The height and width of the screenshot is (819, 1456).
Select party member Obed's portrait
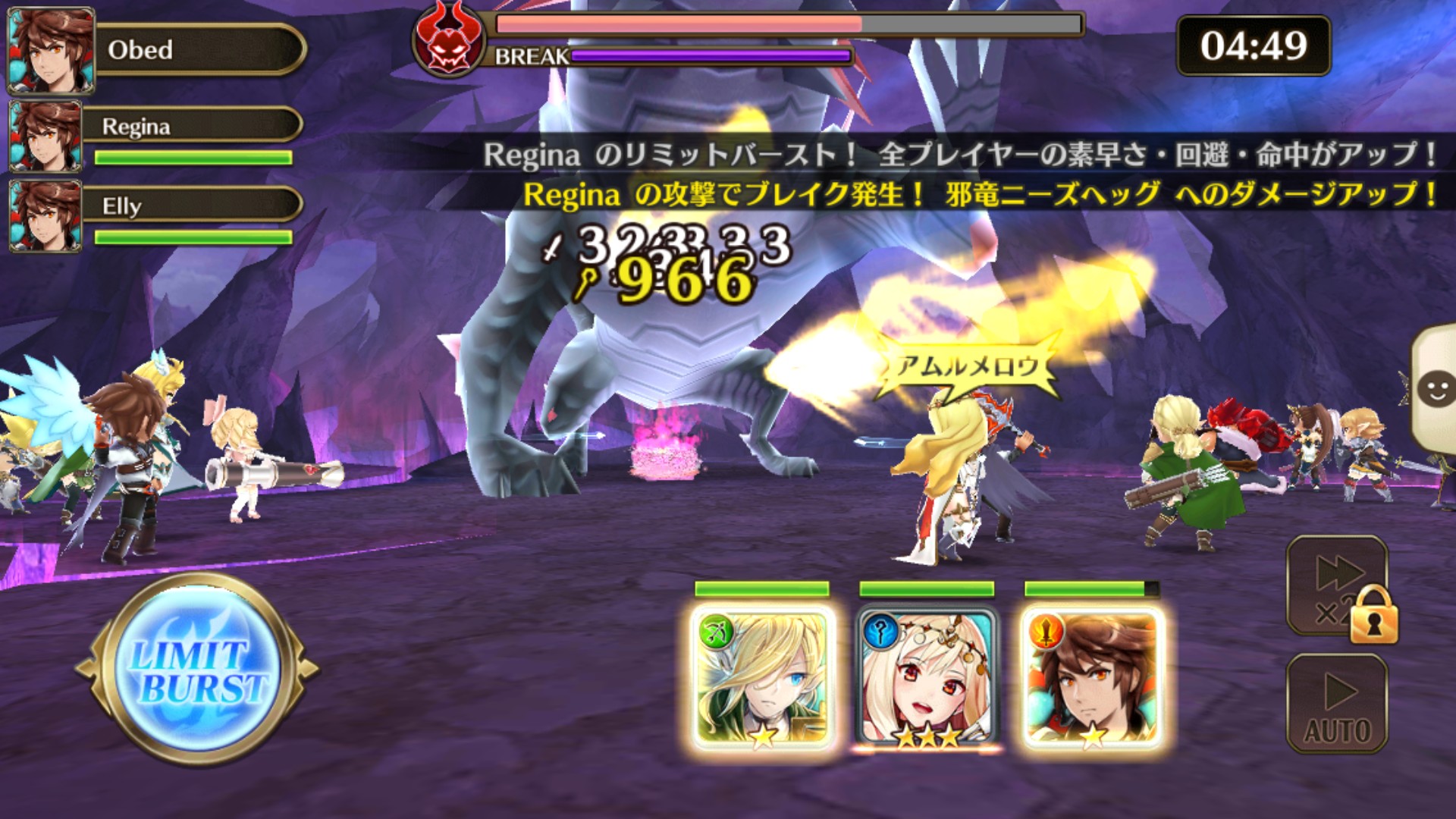click(51, 50)
